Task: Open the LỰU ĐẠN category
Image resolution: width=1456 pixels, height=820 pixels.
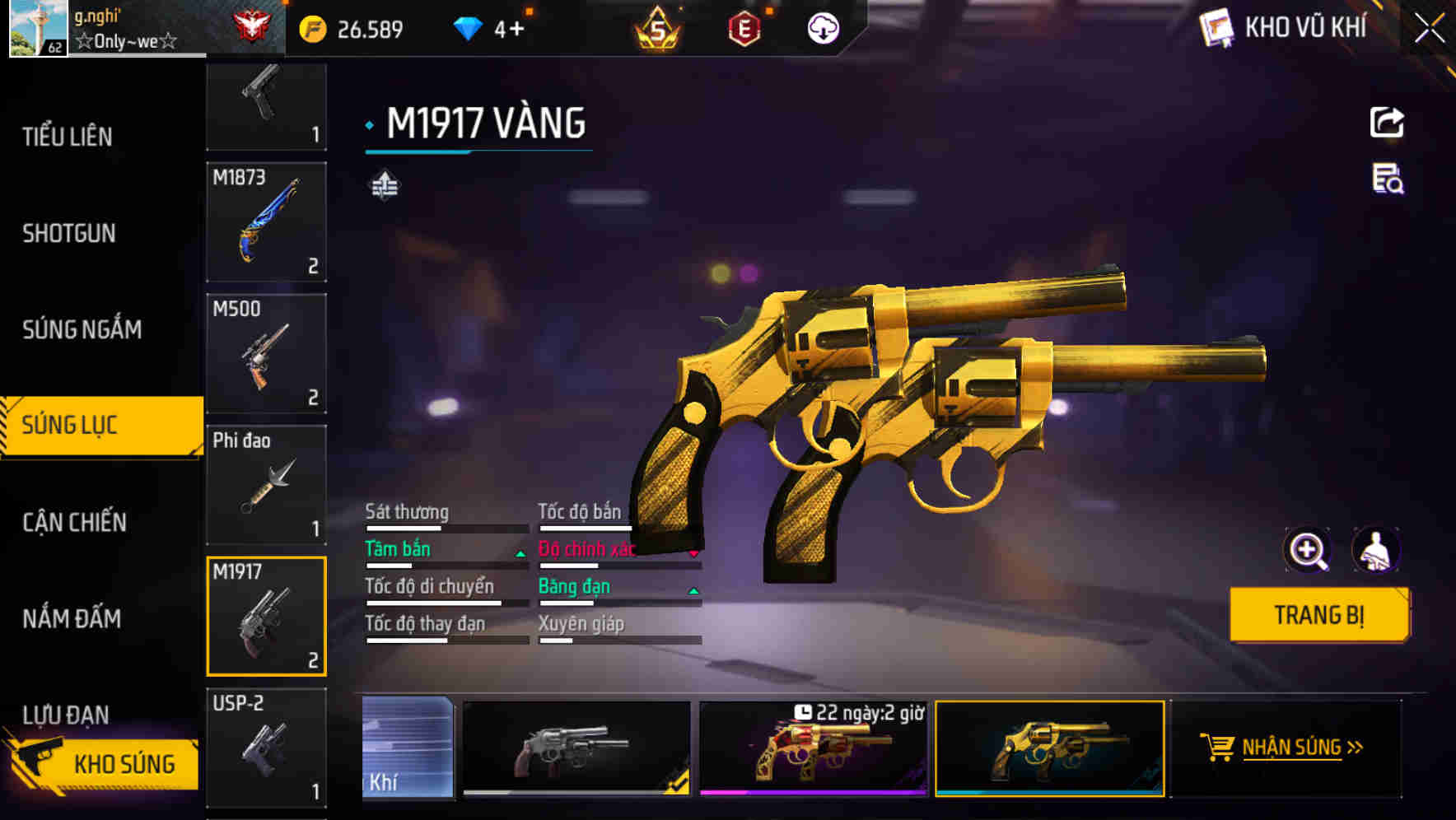Action: click(66, 714)
